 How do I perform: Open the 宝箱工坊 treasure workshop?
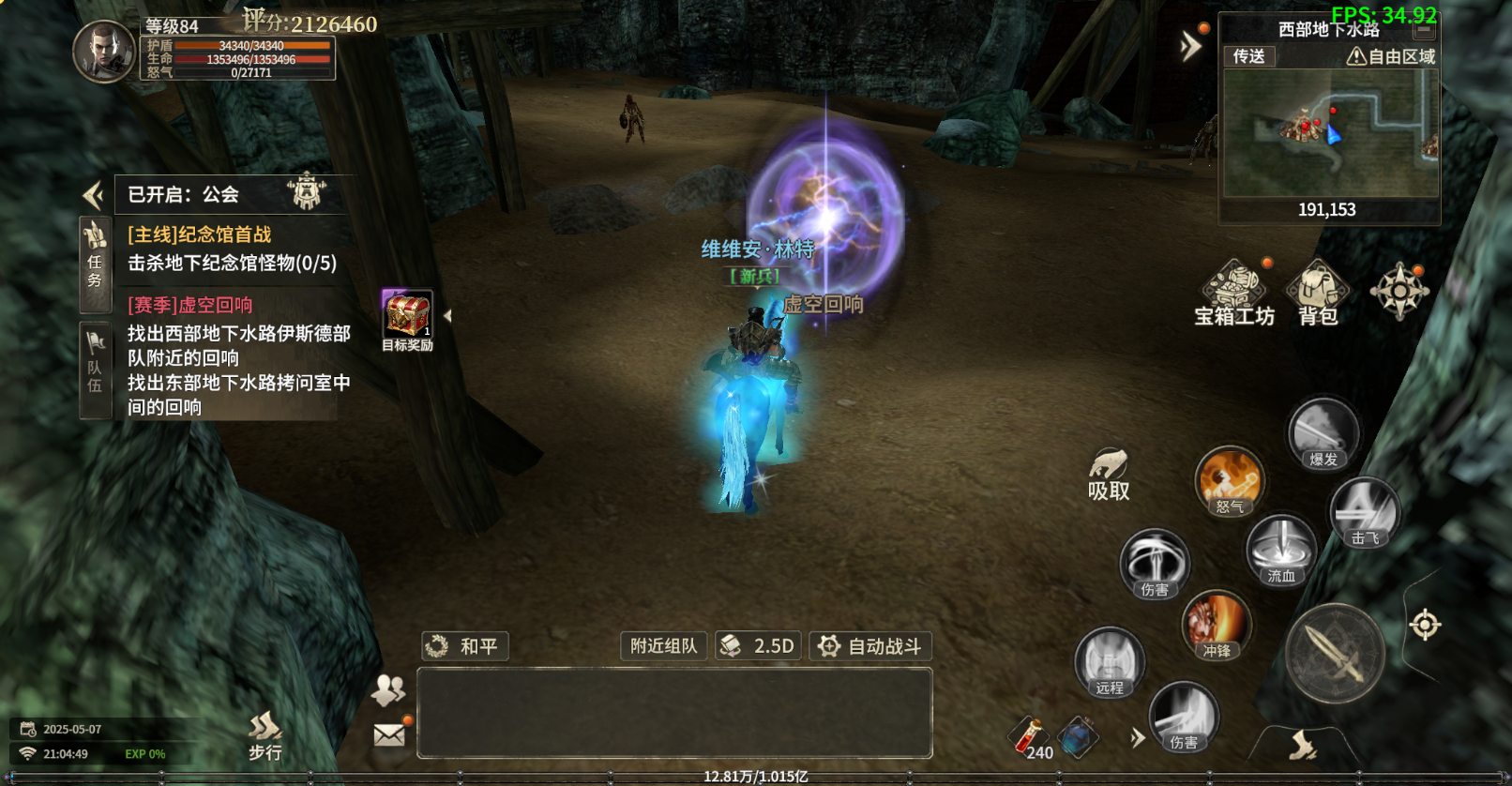[1233, 291]
